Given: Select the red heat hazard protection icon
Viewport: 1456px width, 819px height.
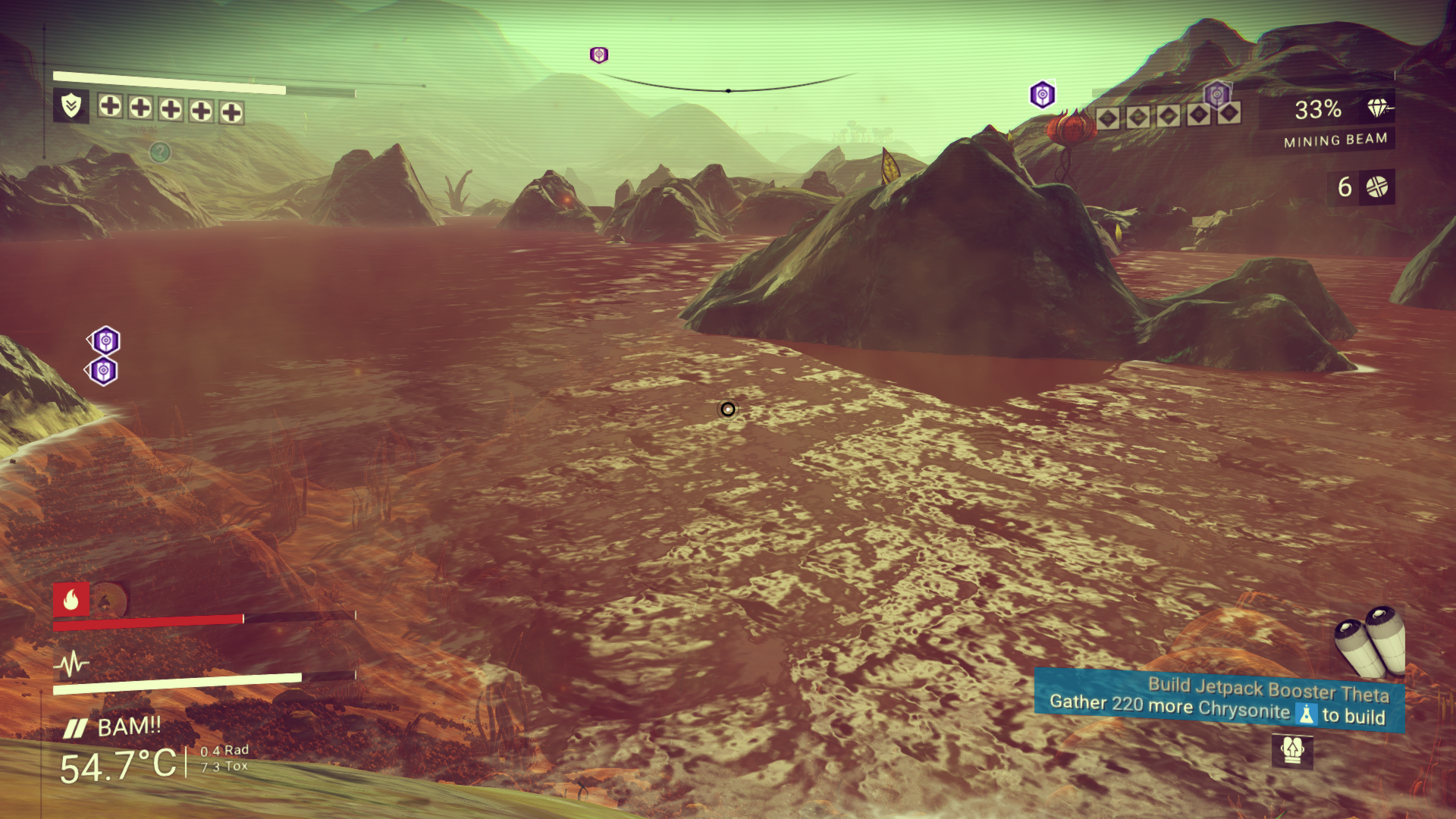Looking at the screenshot, I should [71, 600].
